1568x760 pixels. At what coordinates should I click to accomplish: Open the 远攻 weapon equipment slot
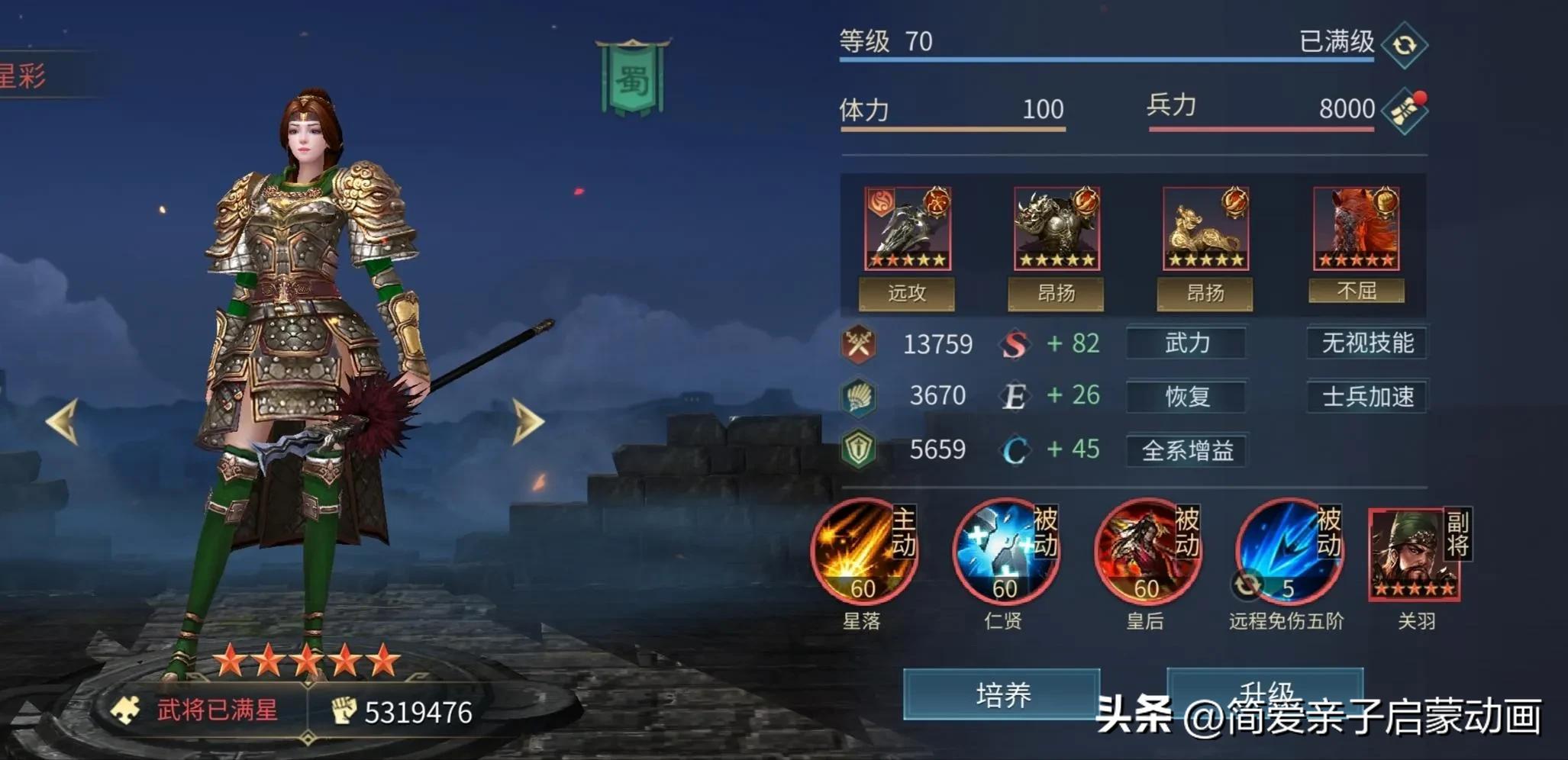(907, 227)
